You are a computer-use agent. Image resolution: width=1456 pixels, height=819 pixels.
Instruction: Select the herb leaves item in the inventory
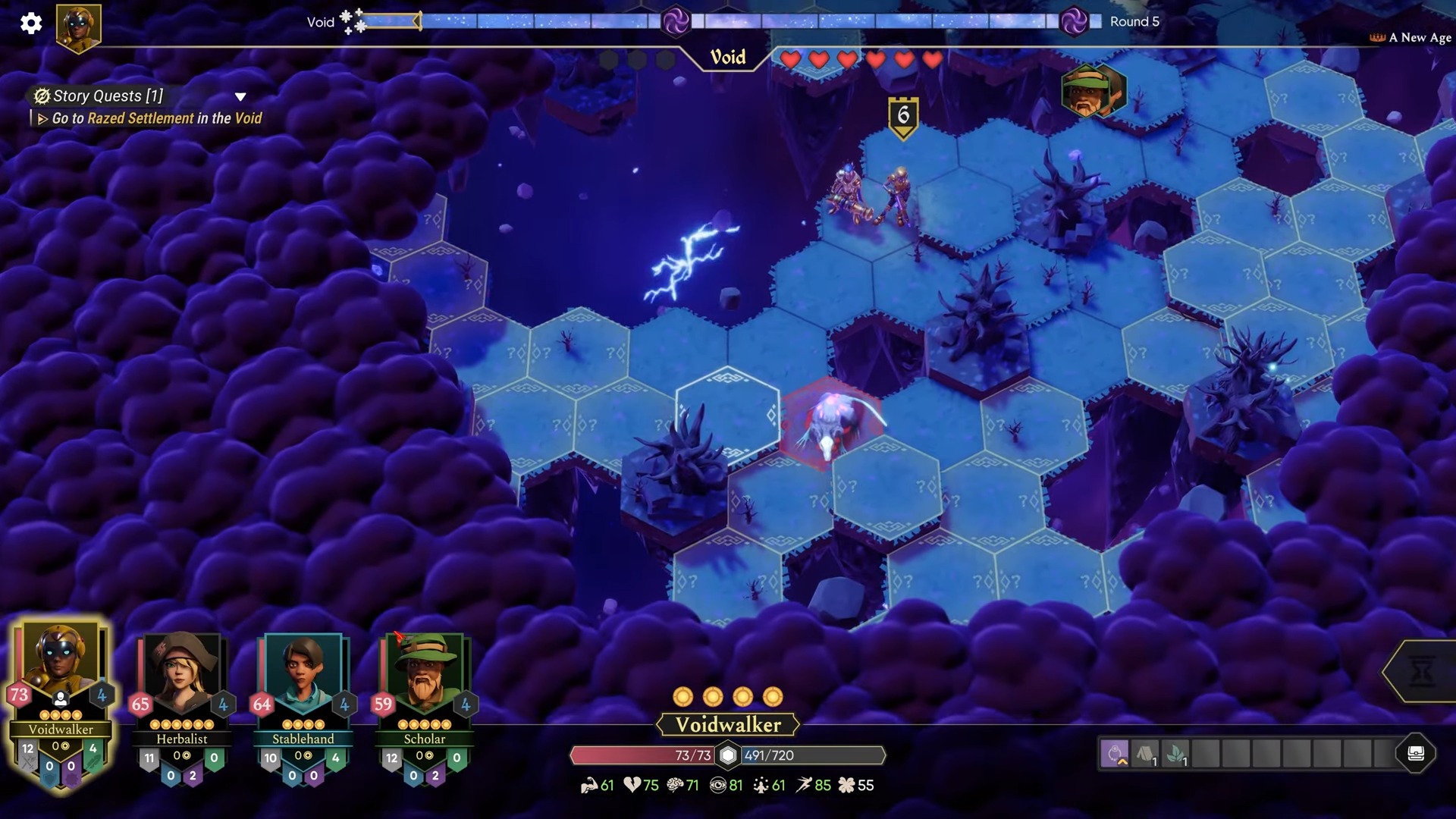[x=1174, y=755]
